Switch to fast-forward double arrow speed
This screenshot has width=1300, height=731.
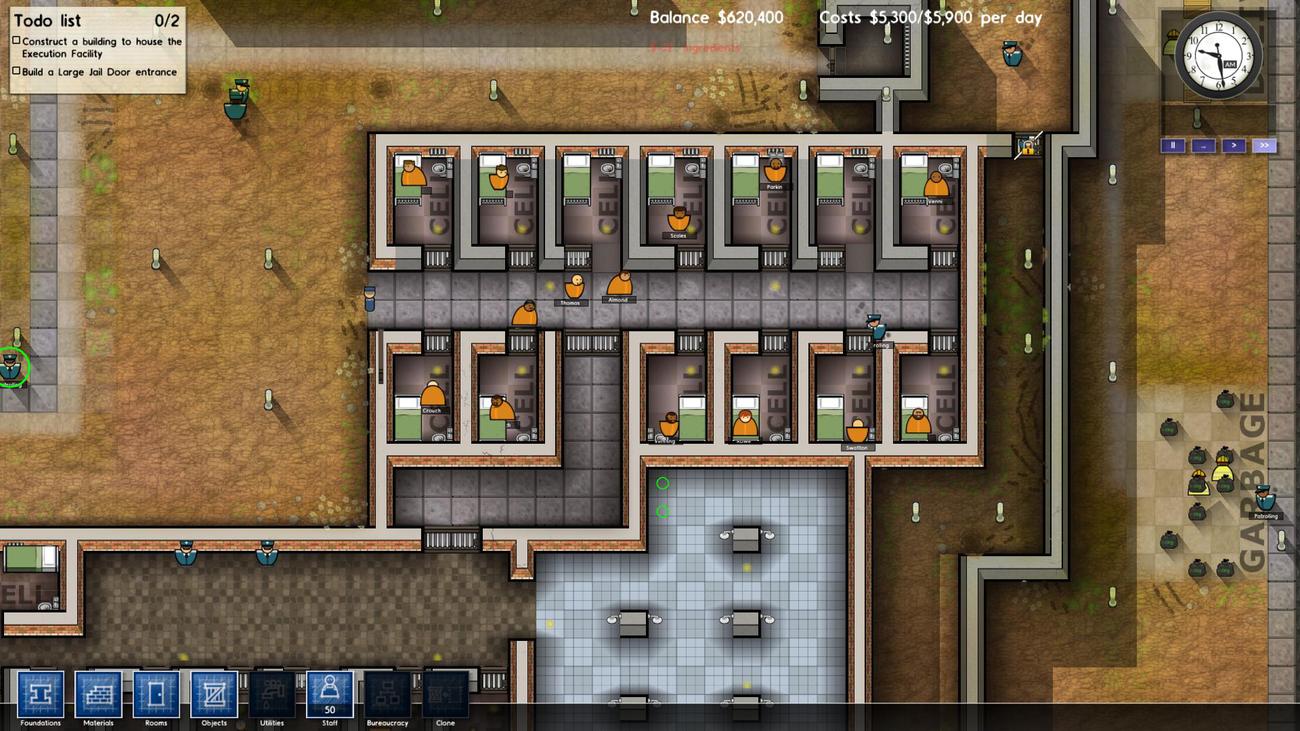(x=1264, y=146)
